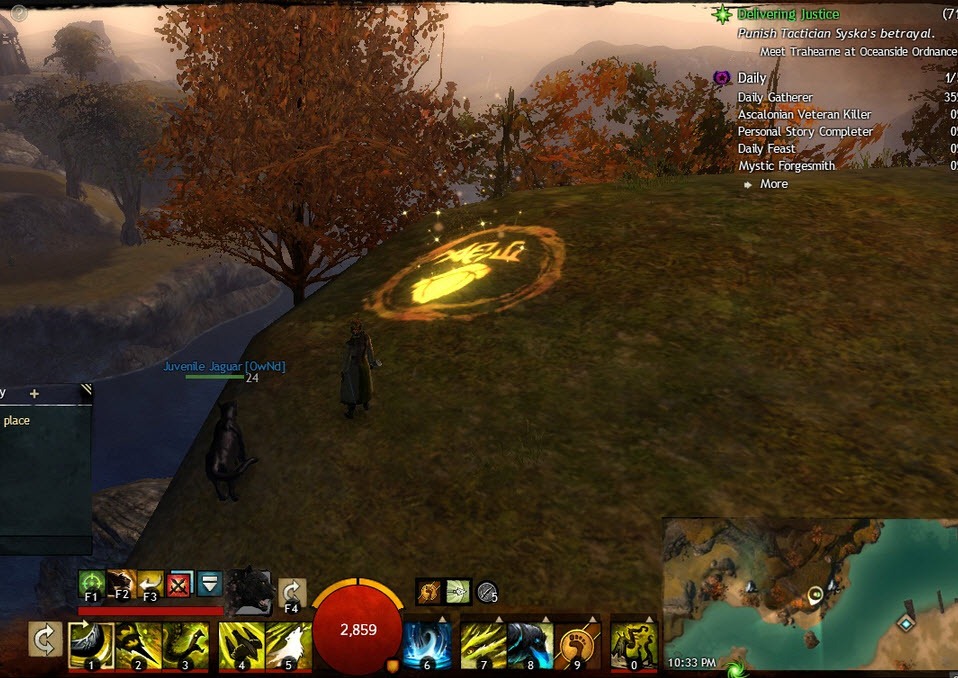
Task: Expand the More achievements entry
Action: pos(773,184)
